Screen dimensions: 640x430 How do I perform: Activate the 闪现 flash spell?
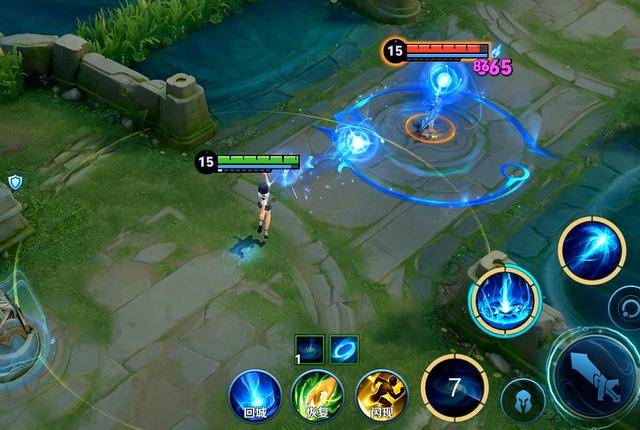click(x=382, y=393)
